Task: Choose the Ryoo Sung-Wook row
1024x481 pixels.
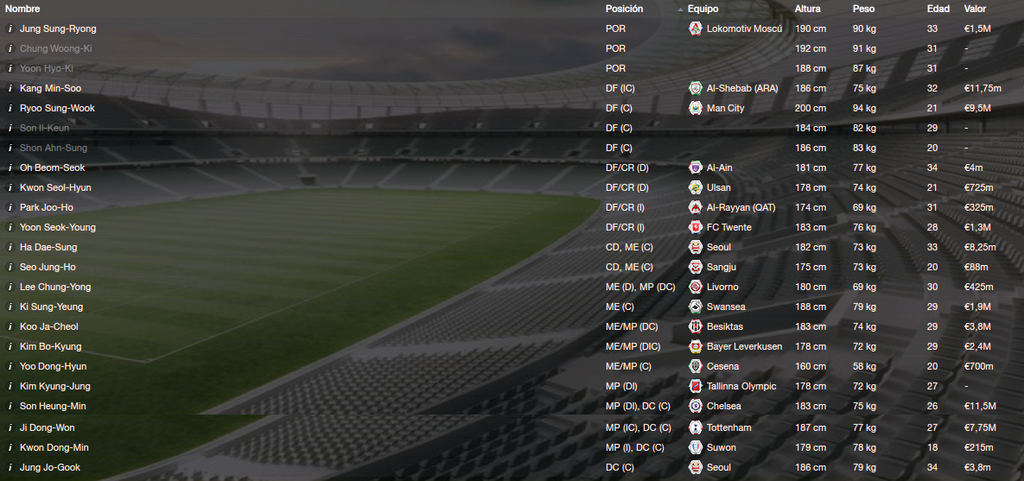Action: 58,108
